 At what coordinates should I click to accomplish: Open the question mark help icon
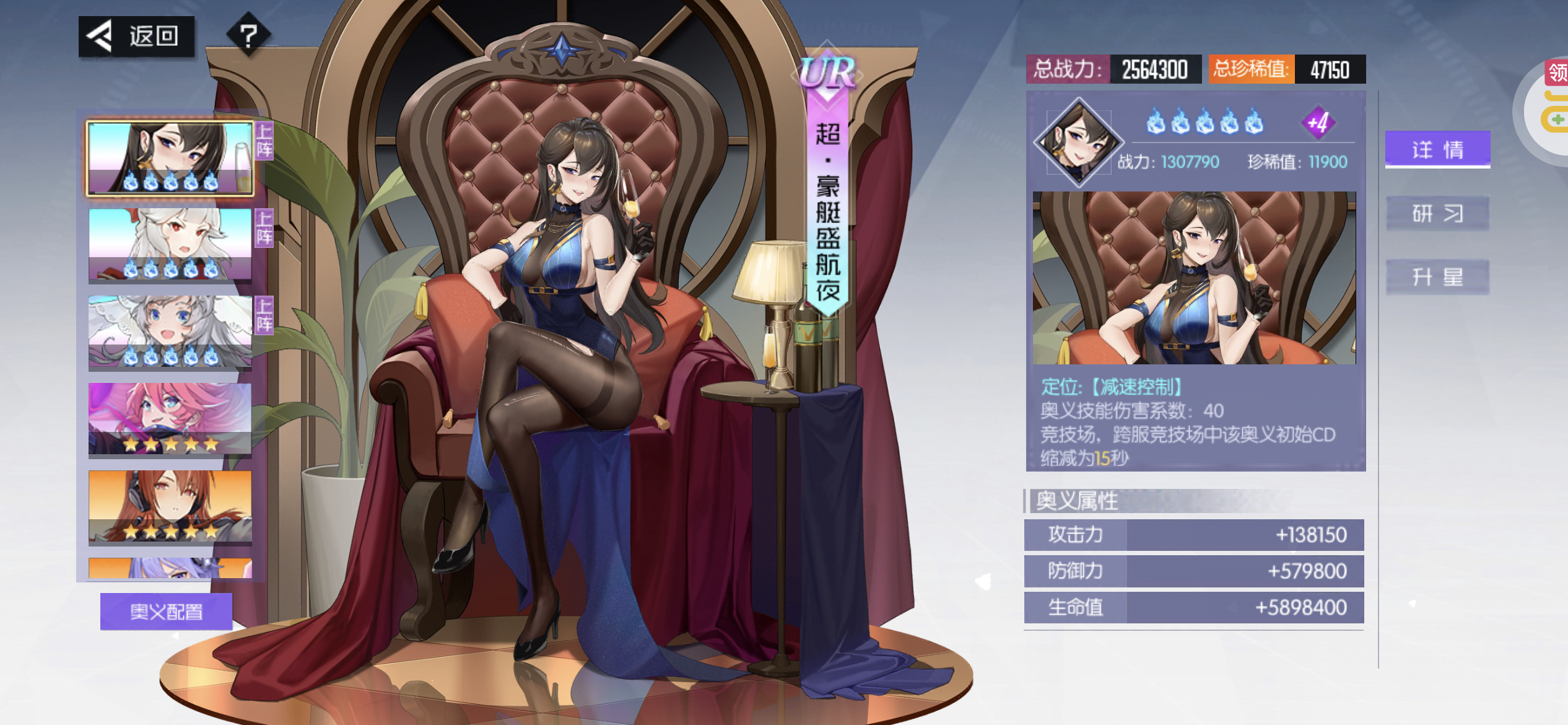[x=248, y=35]
